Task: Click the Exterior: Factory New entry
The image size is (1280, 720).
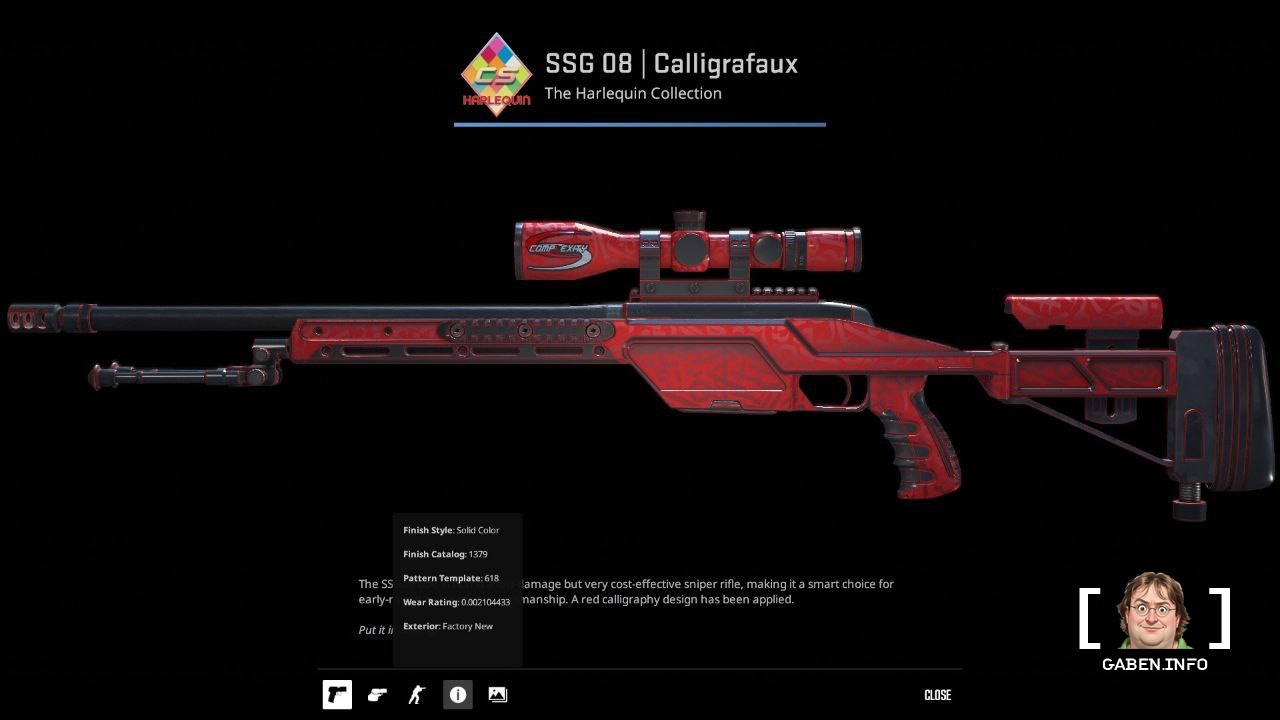Action: click(x=447, y=626)
